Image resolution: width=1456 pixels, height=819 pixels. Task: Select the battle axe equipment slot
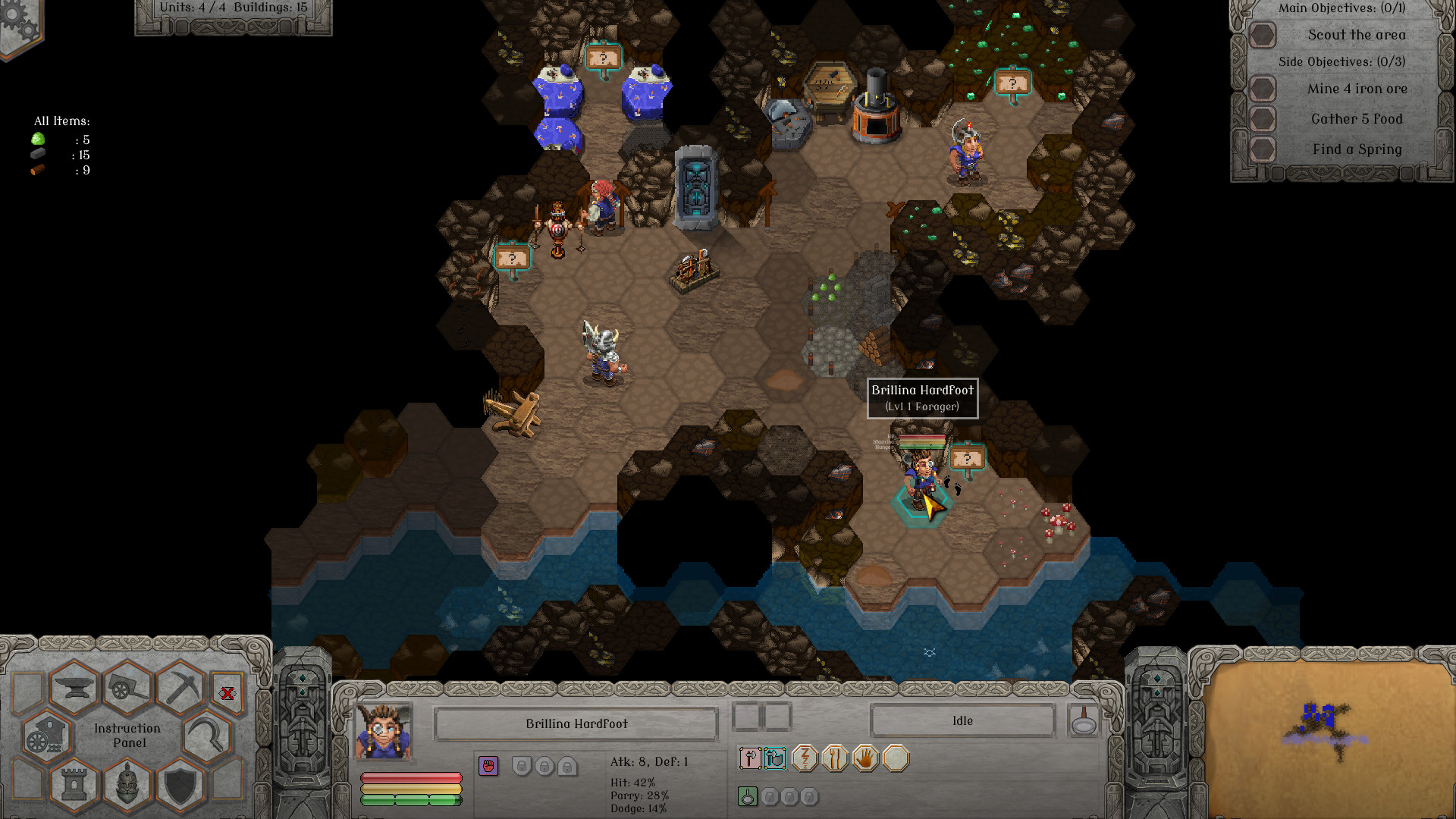(748, 758)
